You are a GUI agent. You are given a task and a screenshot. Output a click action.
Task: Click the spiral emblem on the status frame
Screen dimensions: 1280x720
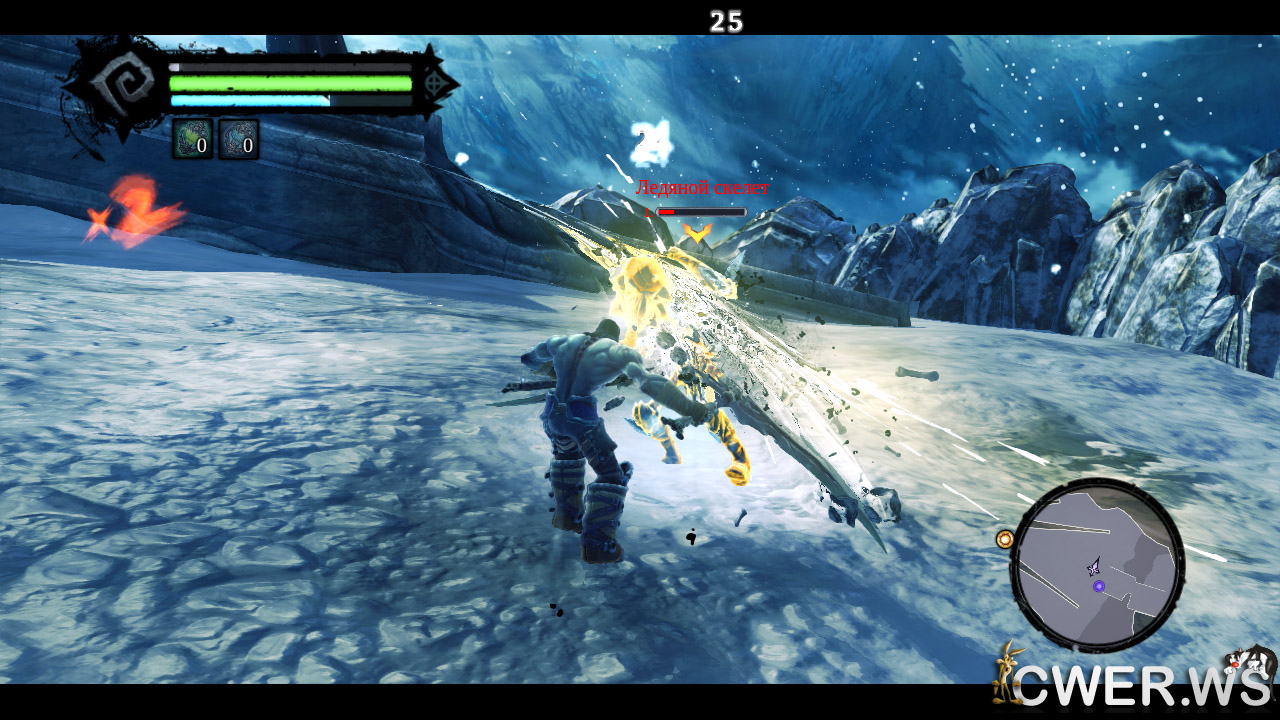point(112,85)
